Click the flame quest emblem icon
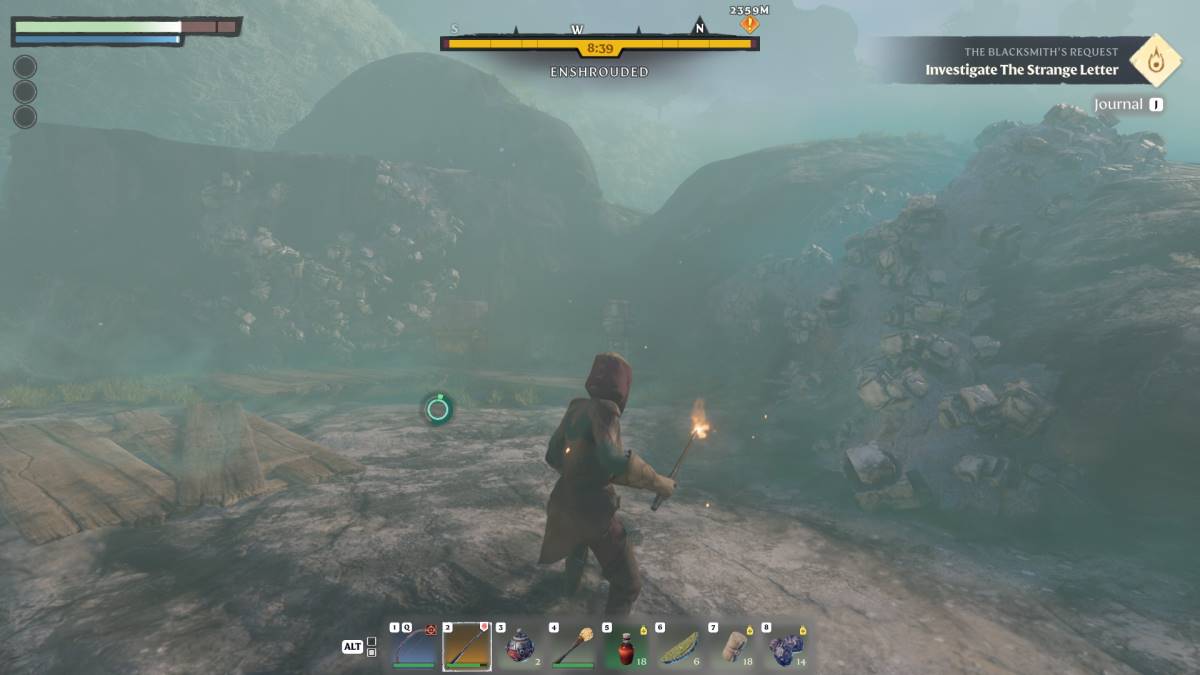 click(x=1156, y=60)
